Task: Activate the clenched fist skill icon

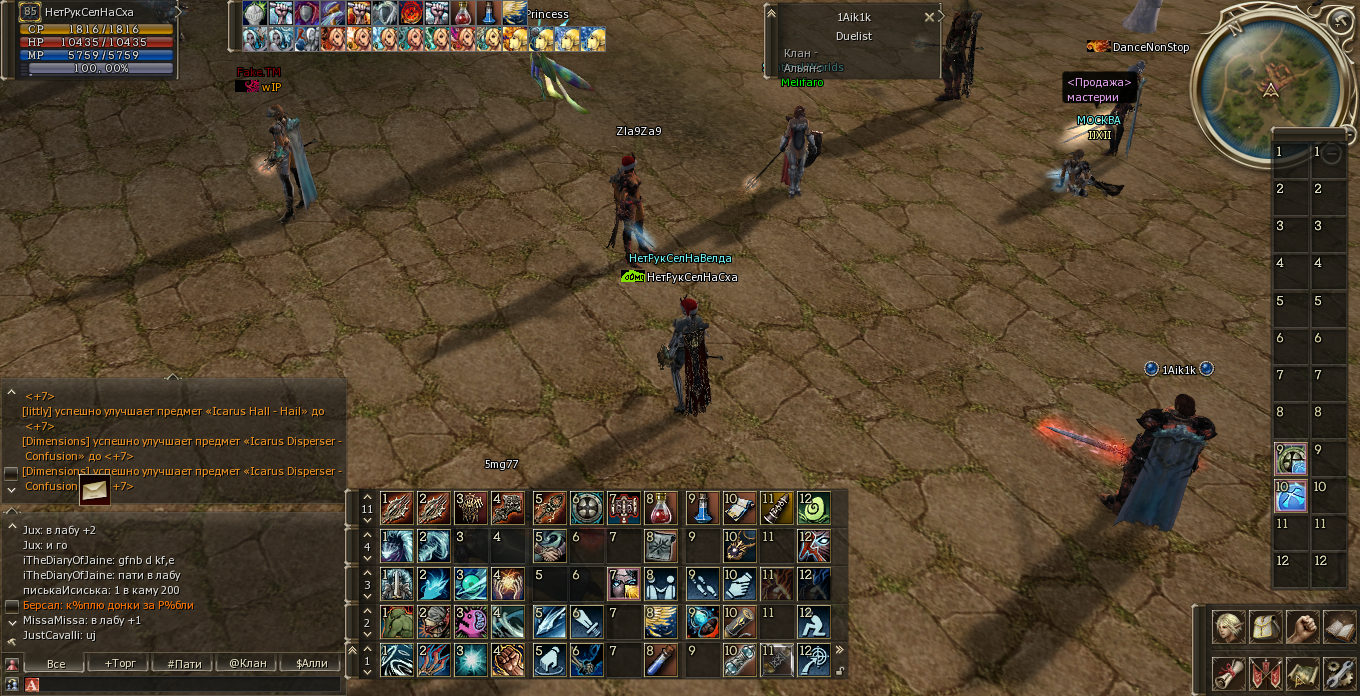Action: pos(508,660)
